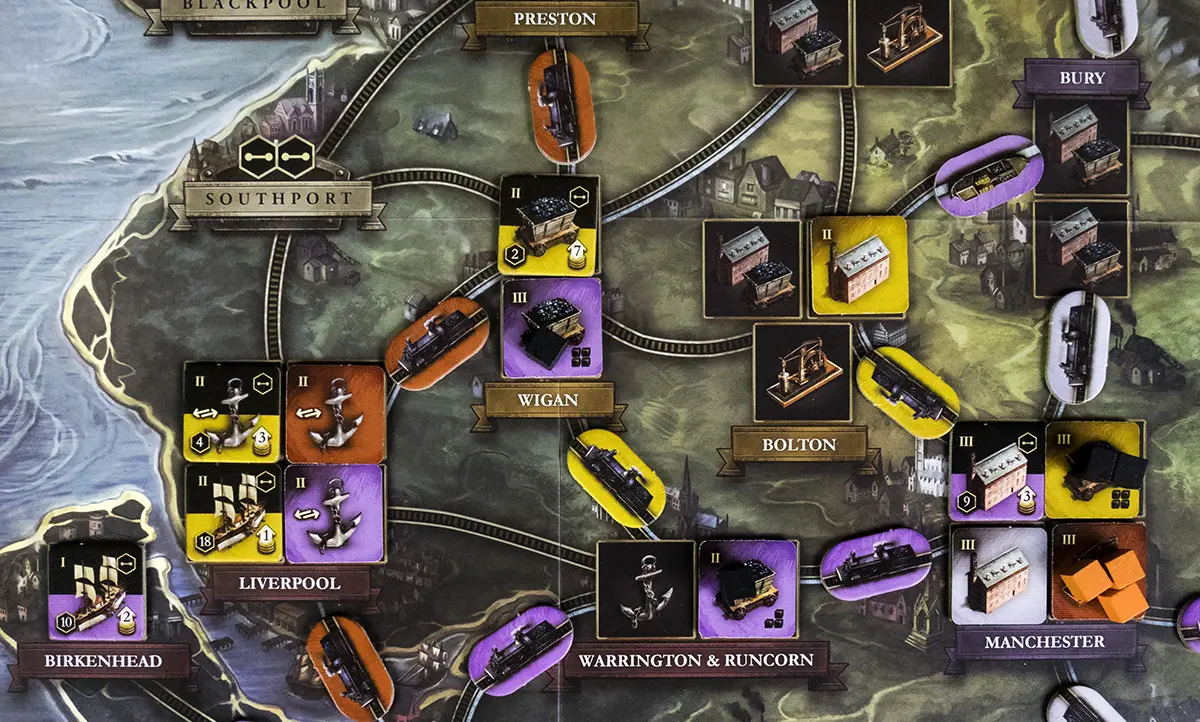Select the purple coal mine tile in Wigan
Image resolution: width=1200 pixels, height=722 pixels.
(x=552, y=327)
